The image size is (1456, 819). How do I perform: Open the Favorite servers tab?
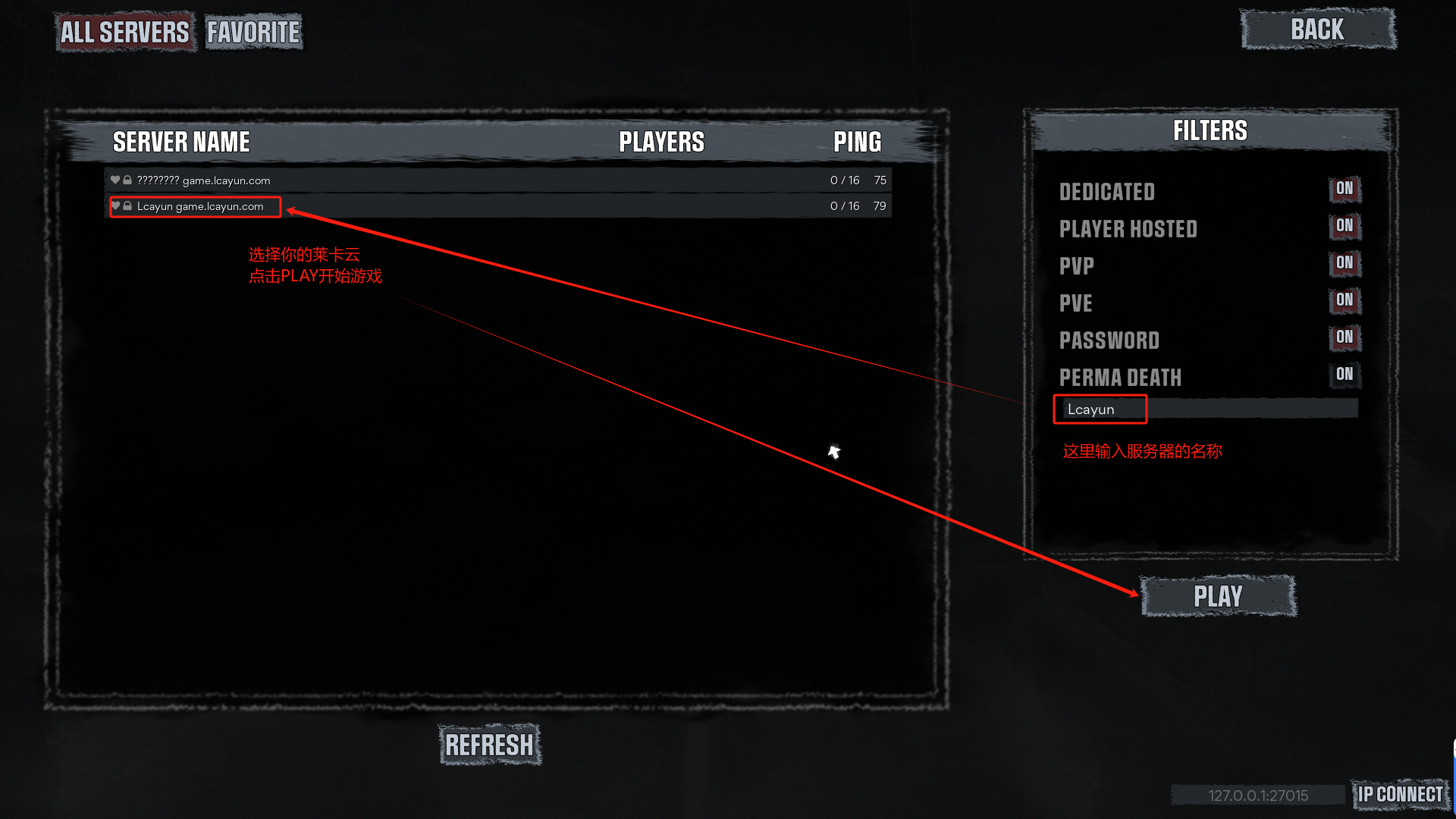(253, 32)
